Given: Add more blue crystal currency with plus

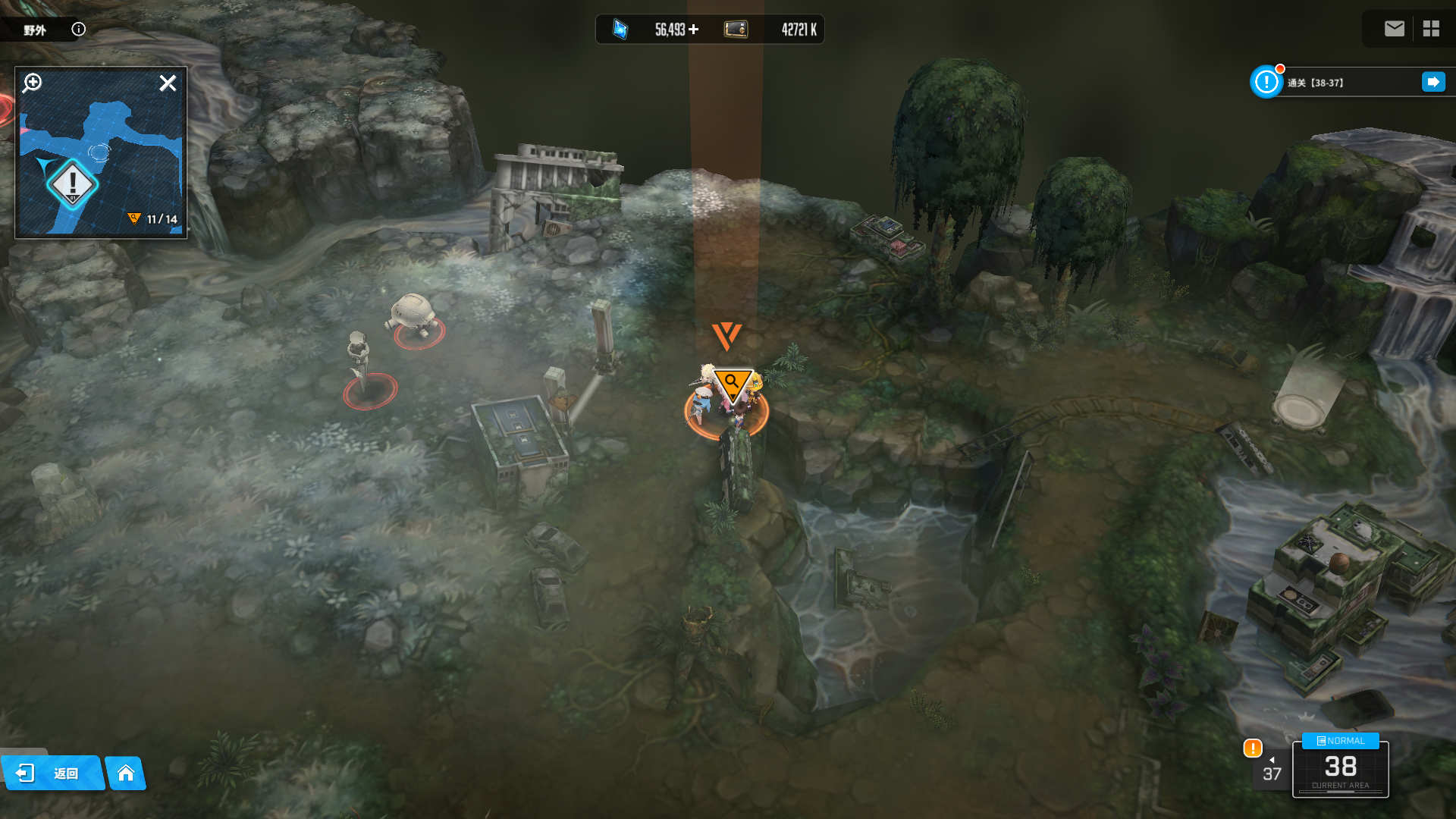Looking at the screenshot, I should click(x=693, y=30).
